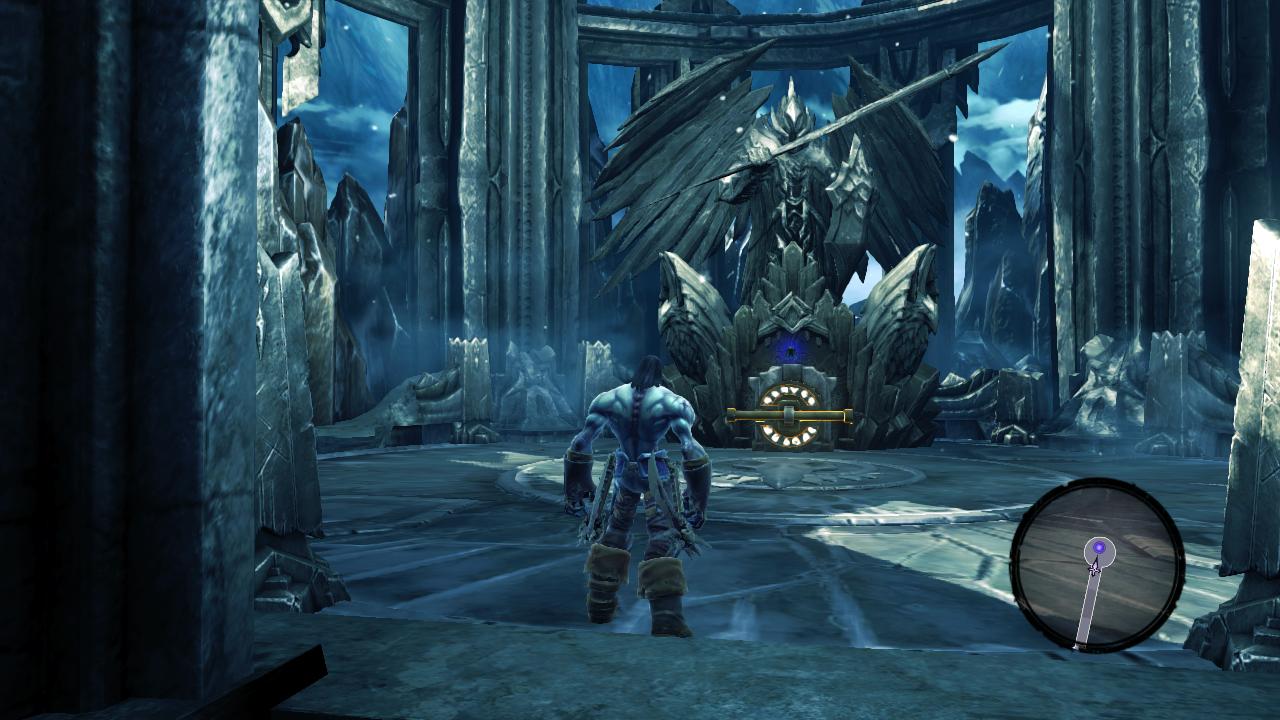Viewport: 1280px width, 720px height.
Task: Click the circular minimap
Action: coord(1097,565)
